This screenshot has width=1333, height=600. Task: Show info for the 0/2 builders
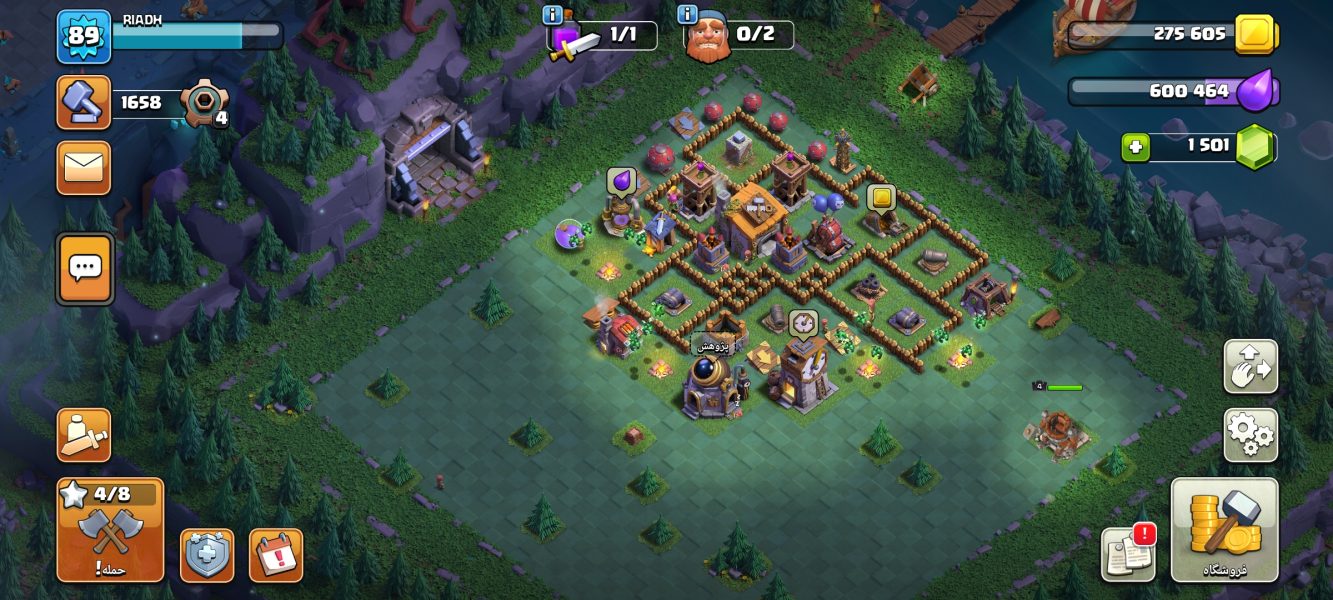point(687,15)
